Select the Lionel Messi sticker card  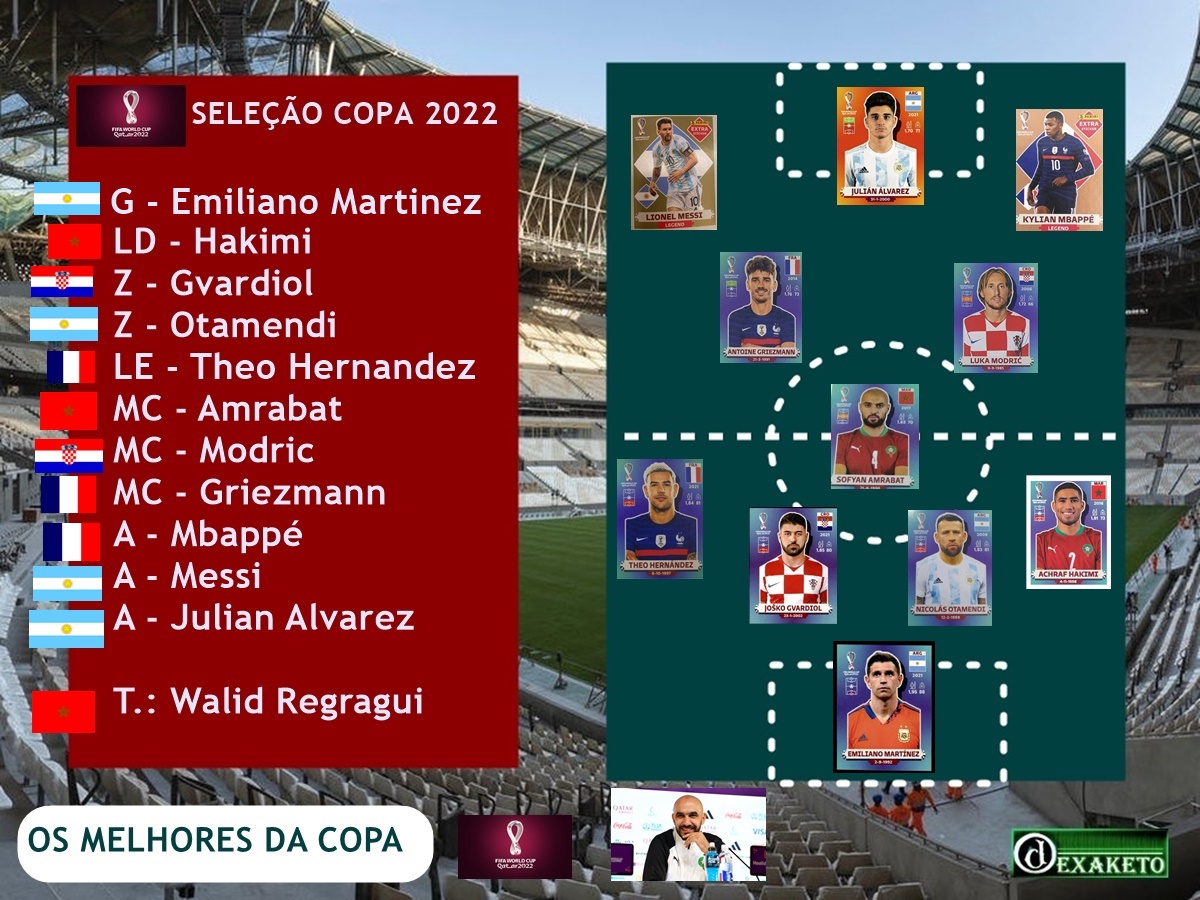(674, 172)
